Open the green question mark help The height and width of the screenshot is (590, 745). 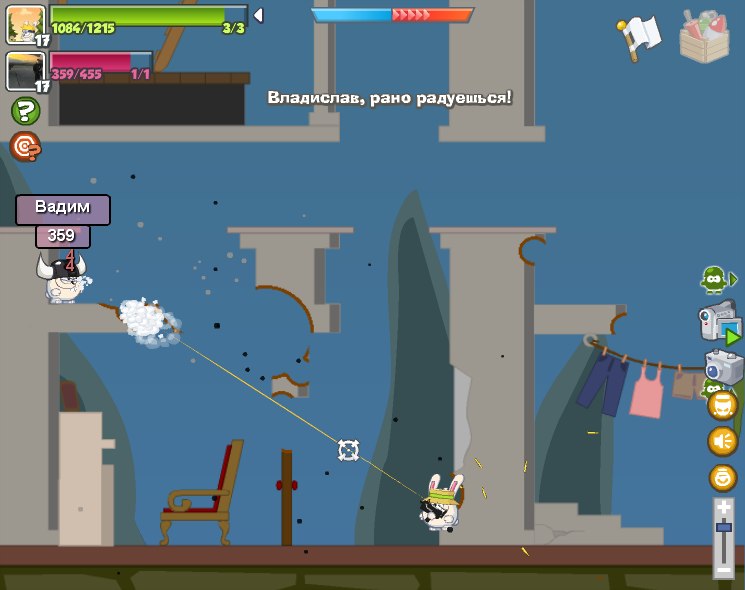pos(25,111)
